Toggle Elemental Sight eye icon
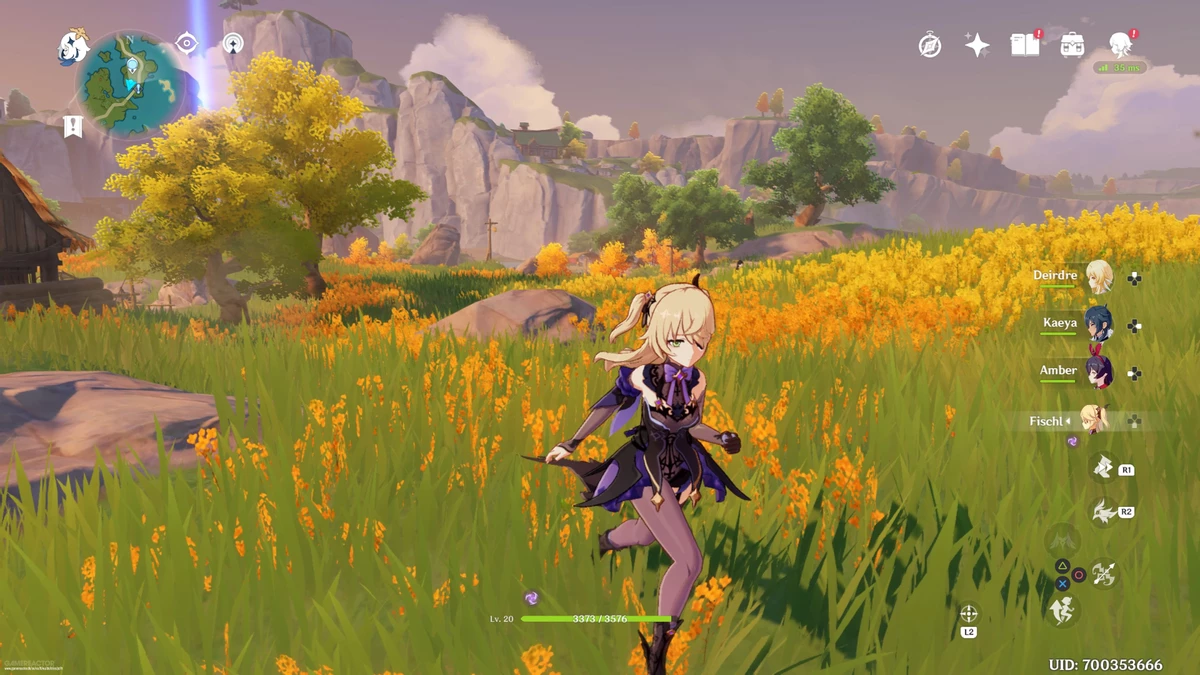 pos(186,42)
